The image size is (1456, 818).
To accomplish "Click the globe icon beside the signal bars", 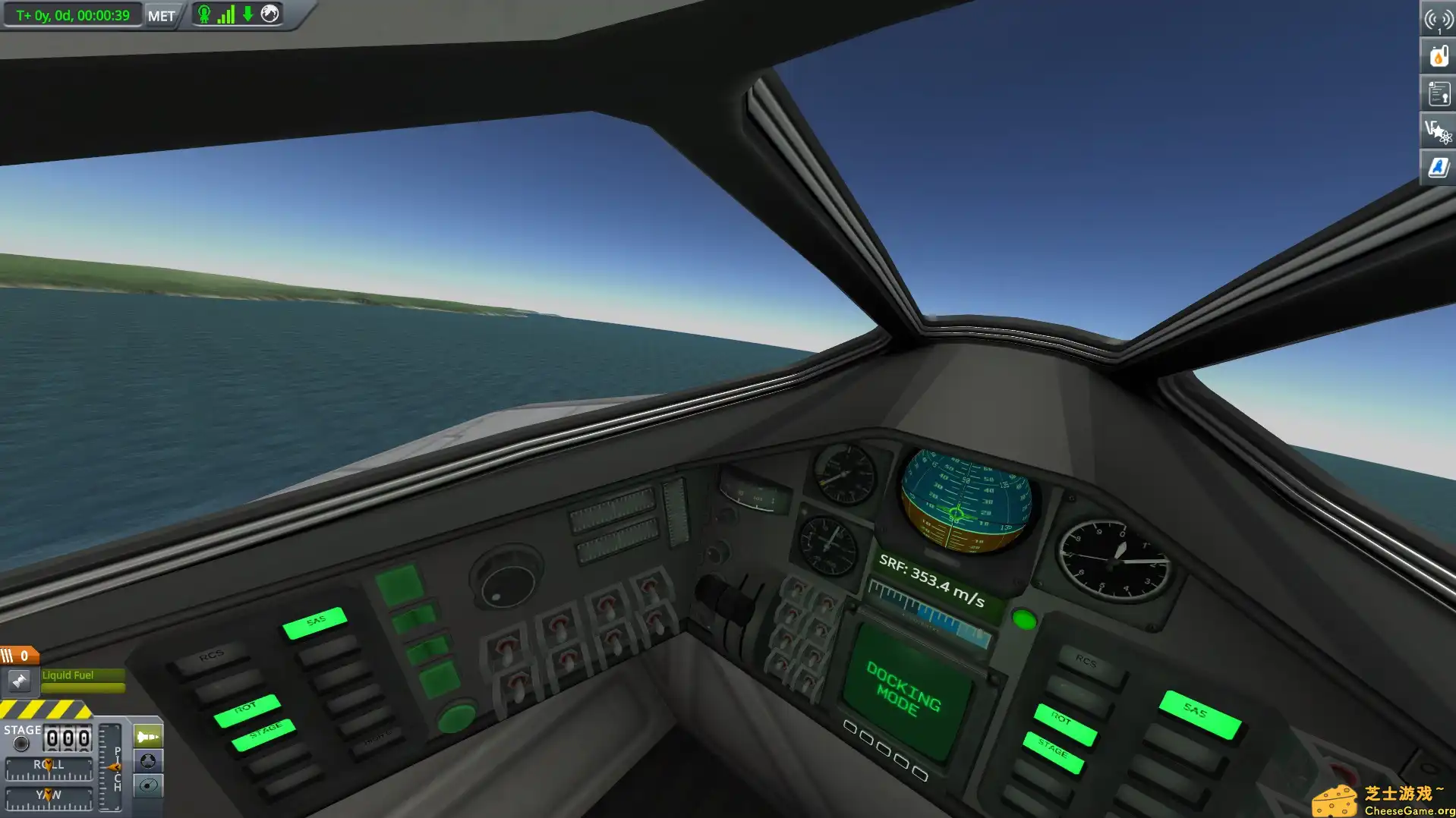I will click(x=269, y=13).
